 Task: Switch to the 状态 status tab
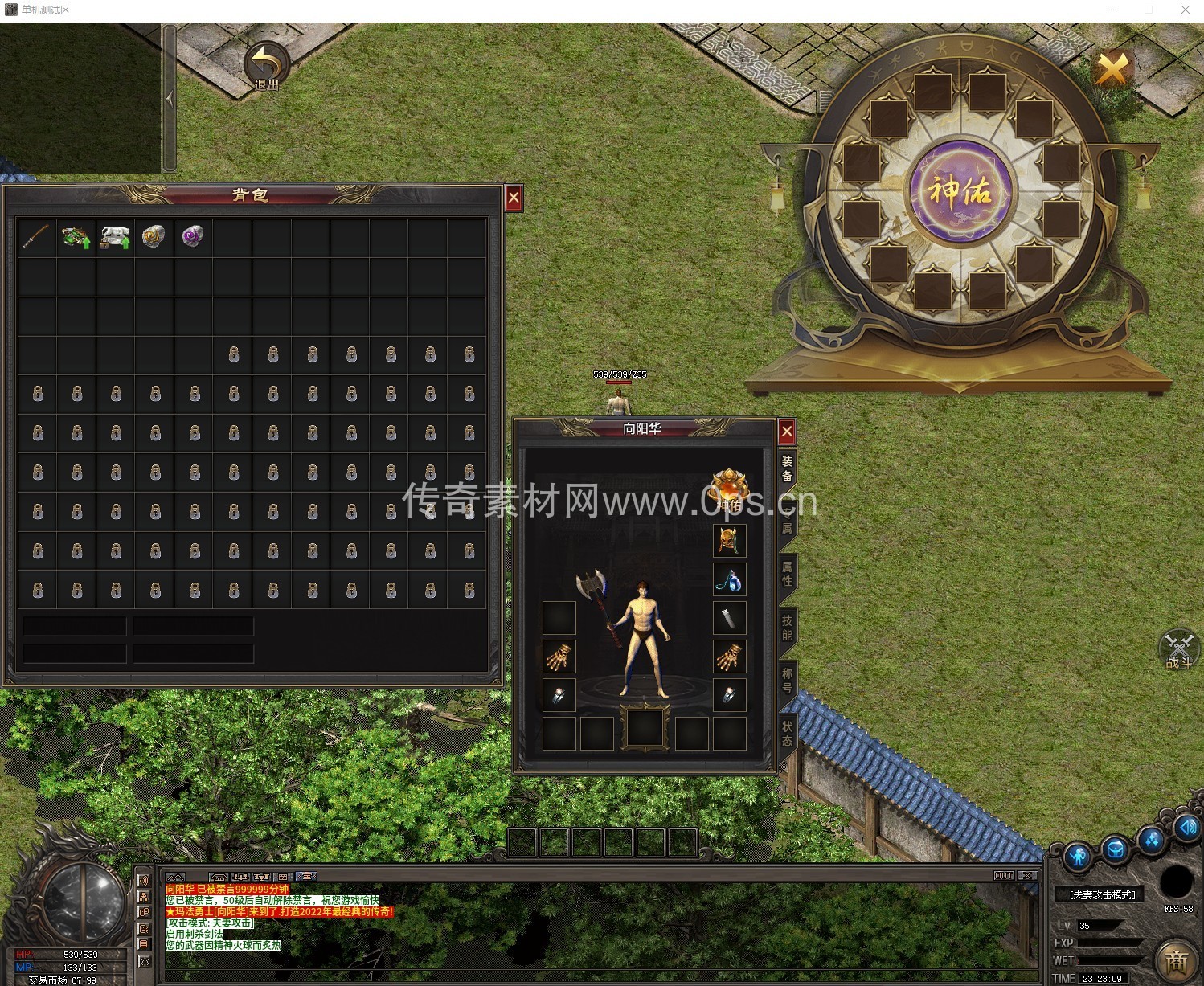coord(787,733)
